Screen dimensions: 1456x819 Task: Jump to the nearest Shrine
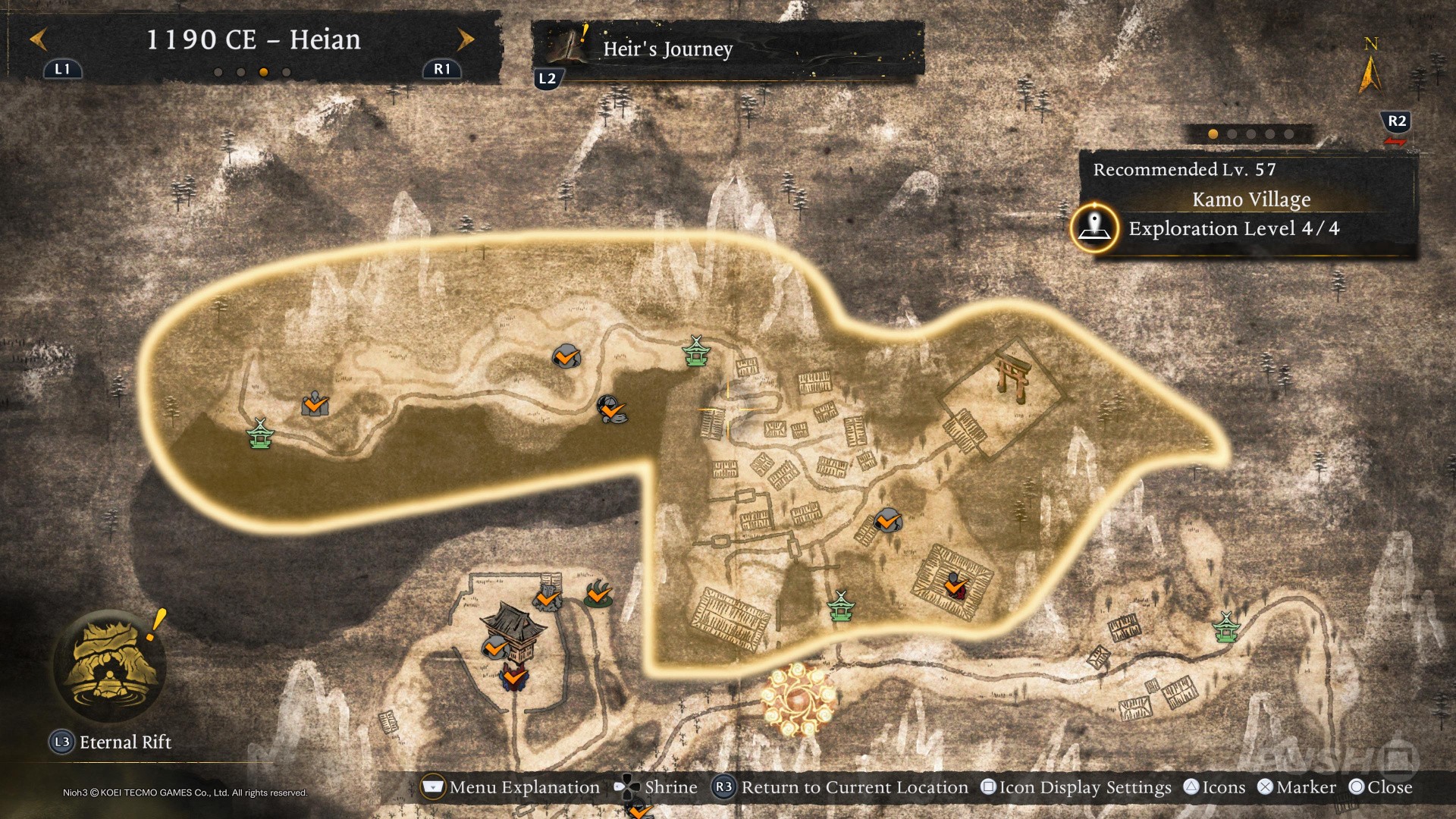tap(657, 787)
